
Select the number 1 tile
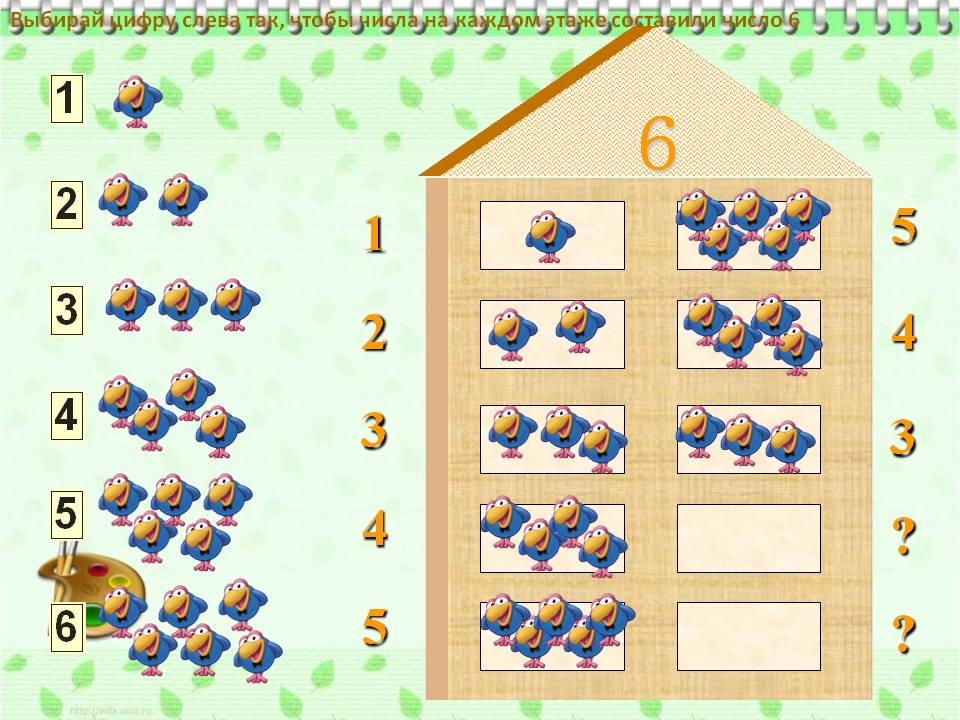point(66,100)
